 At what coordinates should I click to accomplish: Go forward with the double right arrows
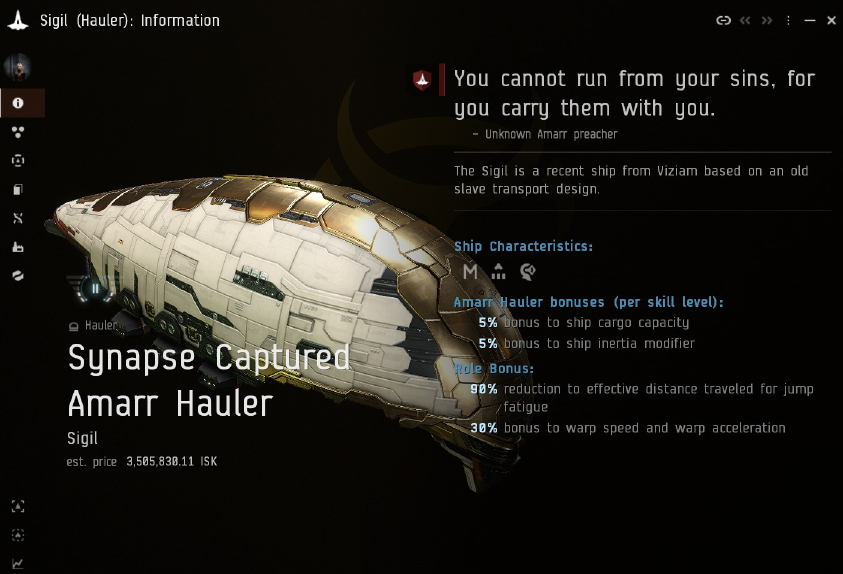767,20
